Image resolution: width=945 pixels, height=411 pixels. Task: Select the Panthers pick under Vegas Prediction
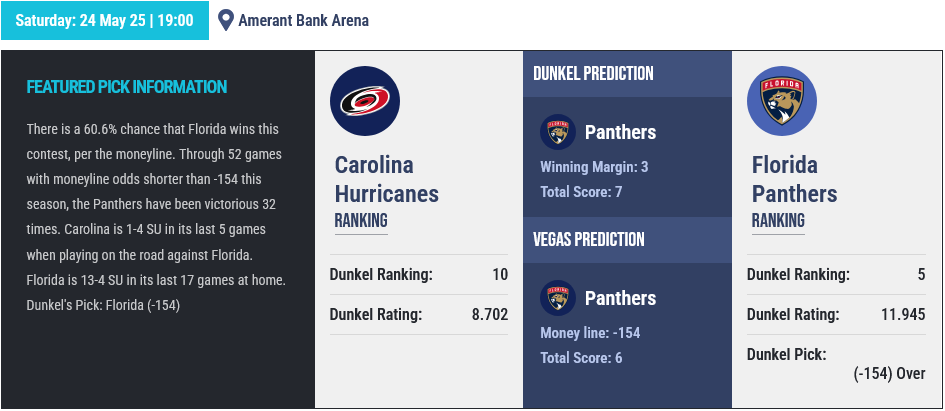coord(619,298)
